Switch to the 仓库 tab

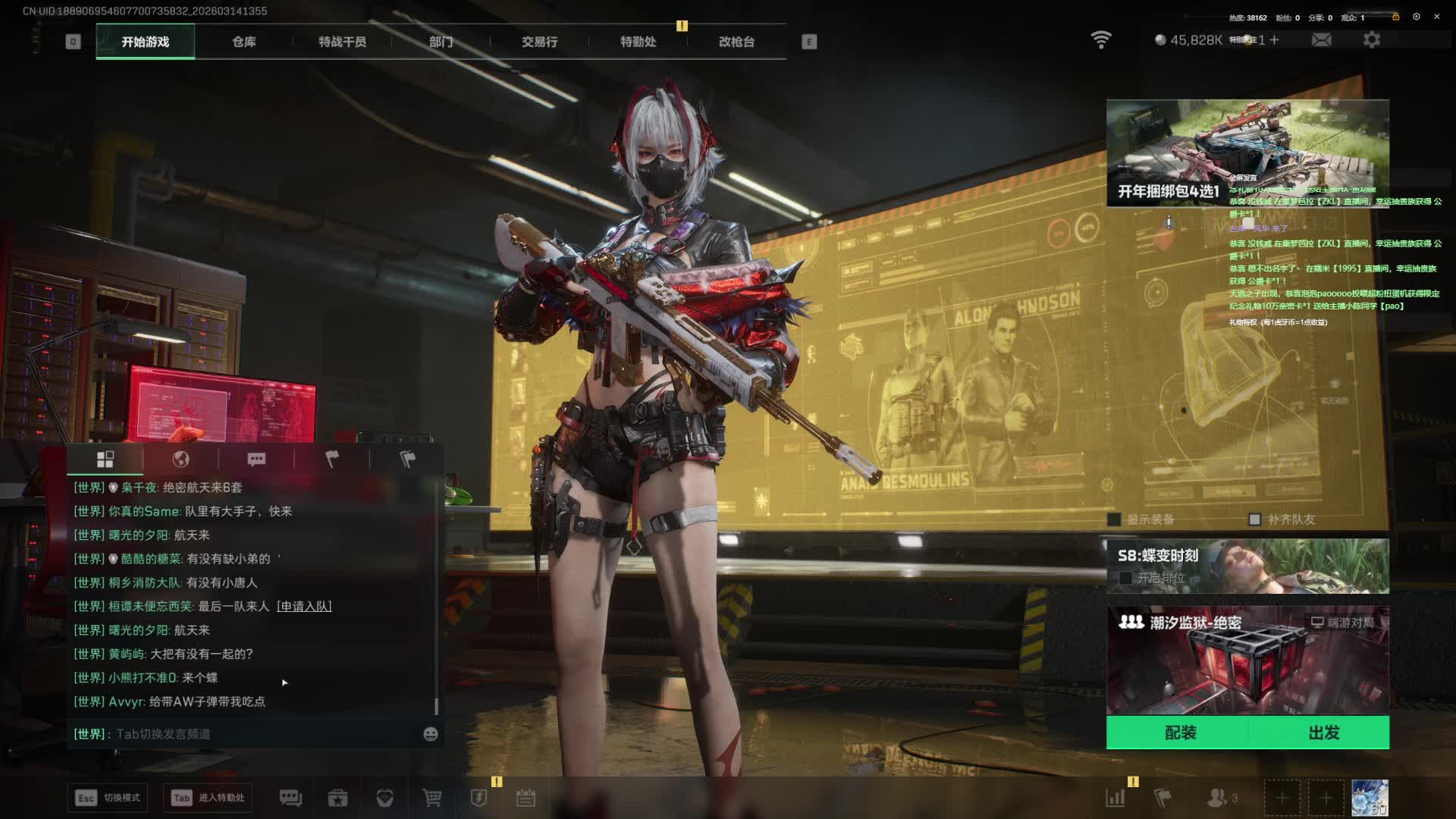tap(243, 42)
